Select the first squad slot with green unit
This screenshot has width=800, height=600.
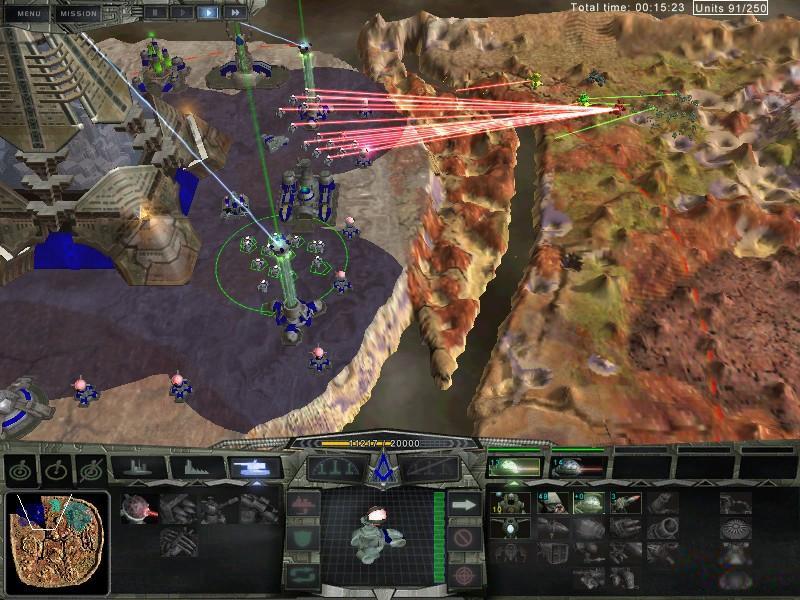point(514,466)
